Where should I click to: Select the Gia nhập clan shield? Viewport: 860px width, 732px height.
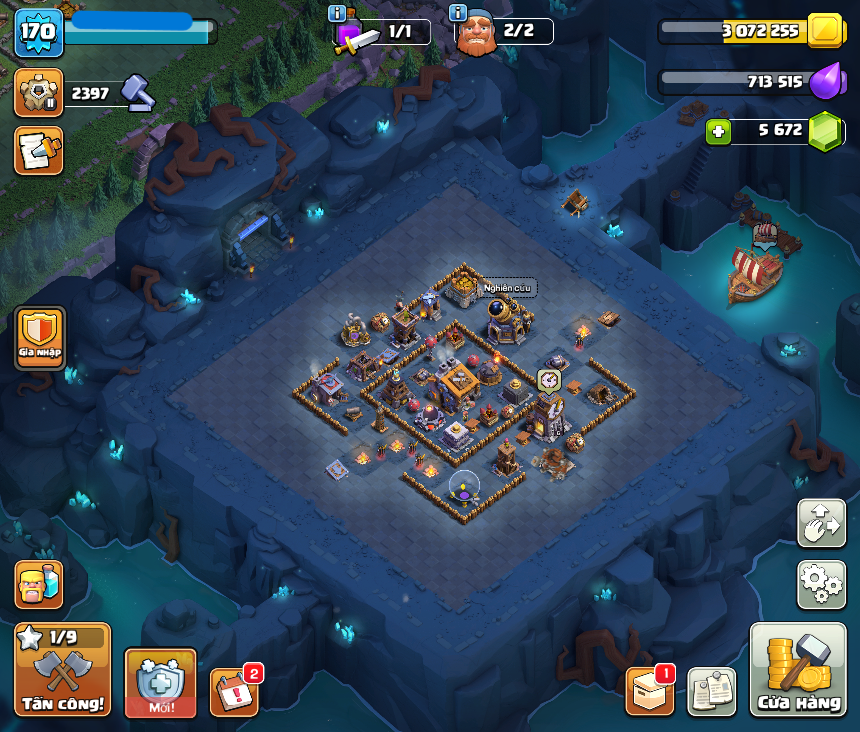coord(40,335)
